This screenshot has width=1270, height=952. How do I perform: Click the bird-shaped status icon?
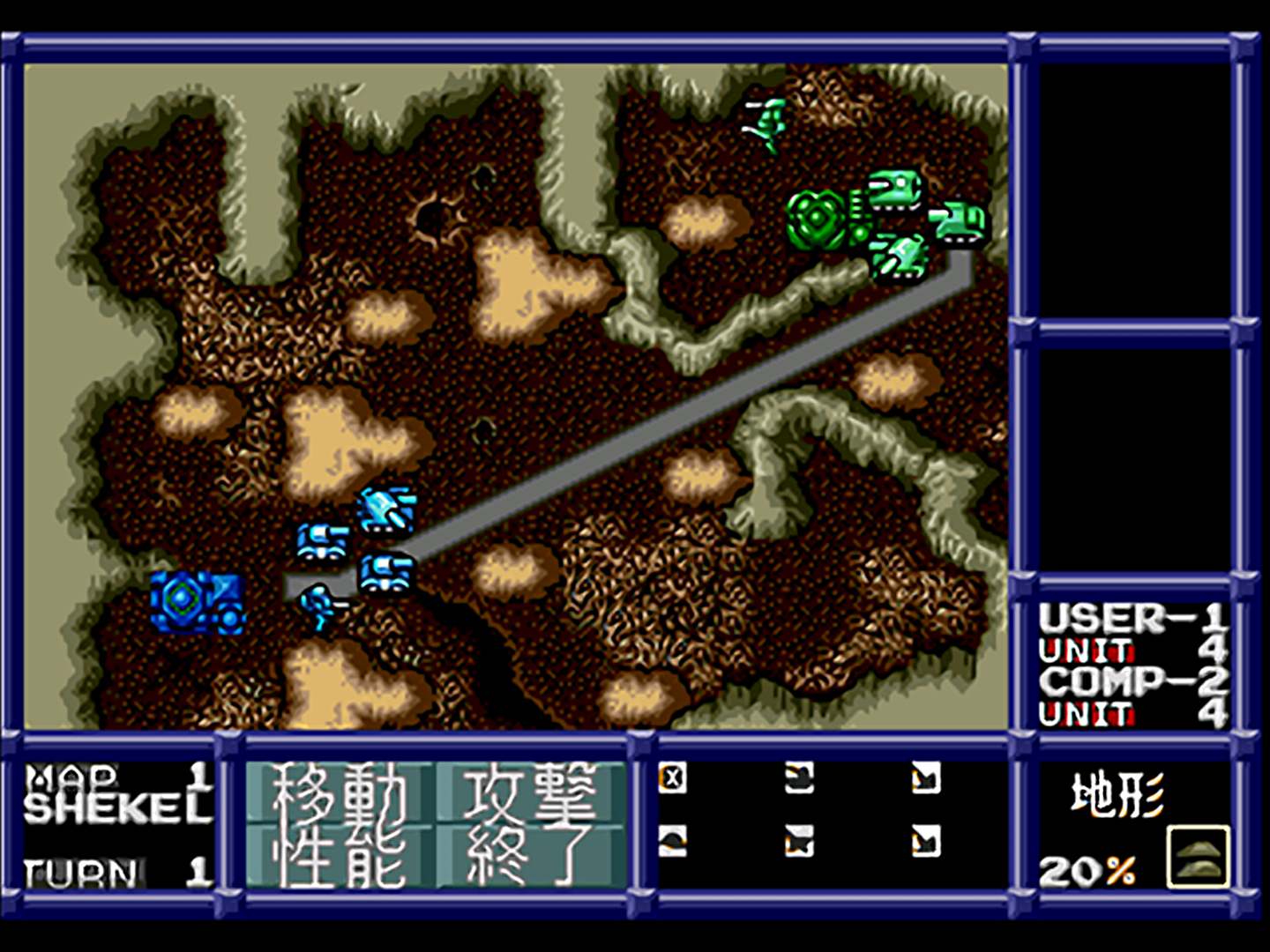[x=672, y=842]
